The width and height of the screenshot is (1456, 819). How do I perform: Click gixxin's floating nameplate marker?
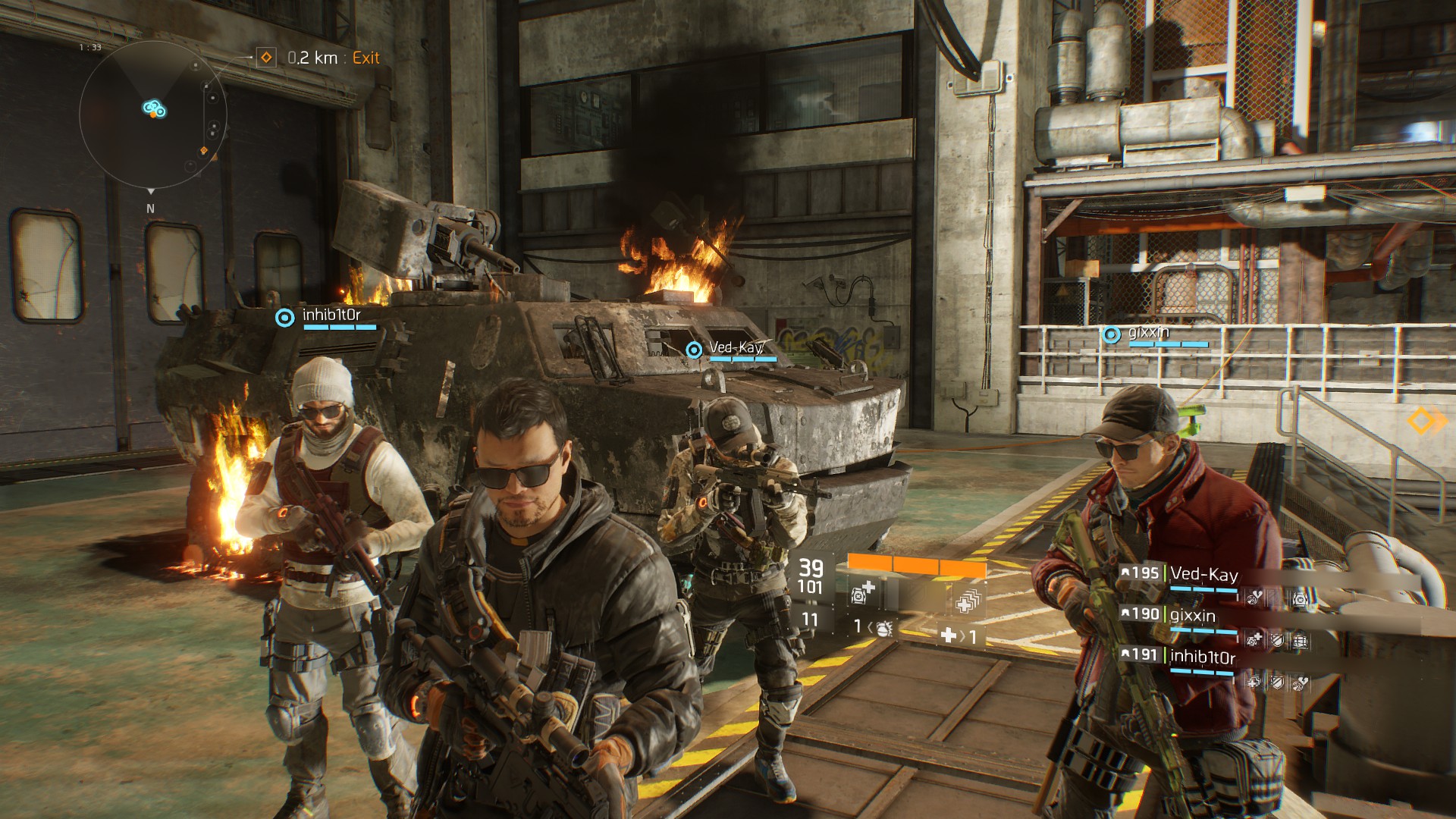pos(1111,334)
